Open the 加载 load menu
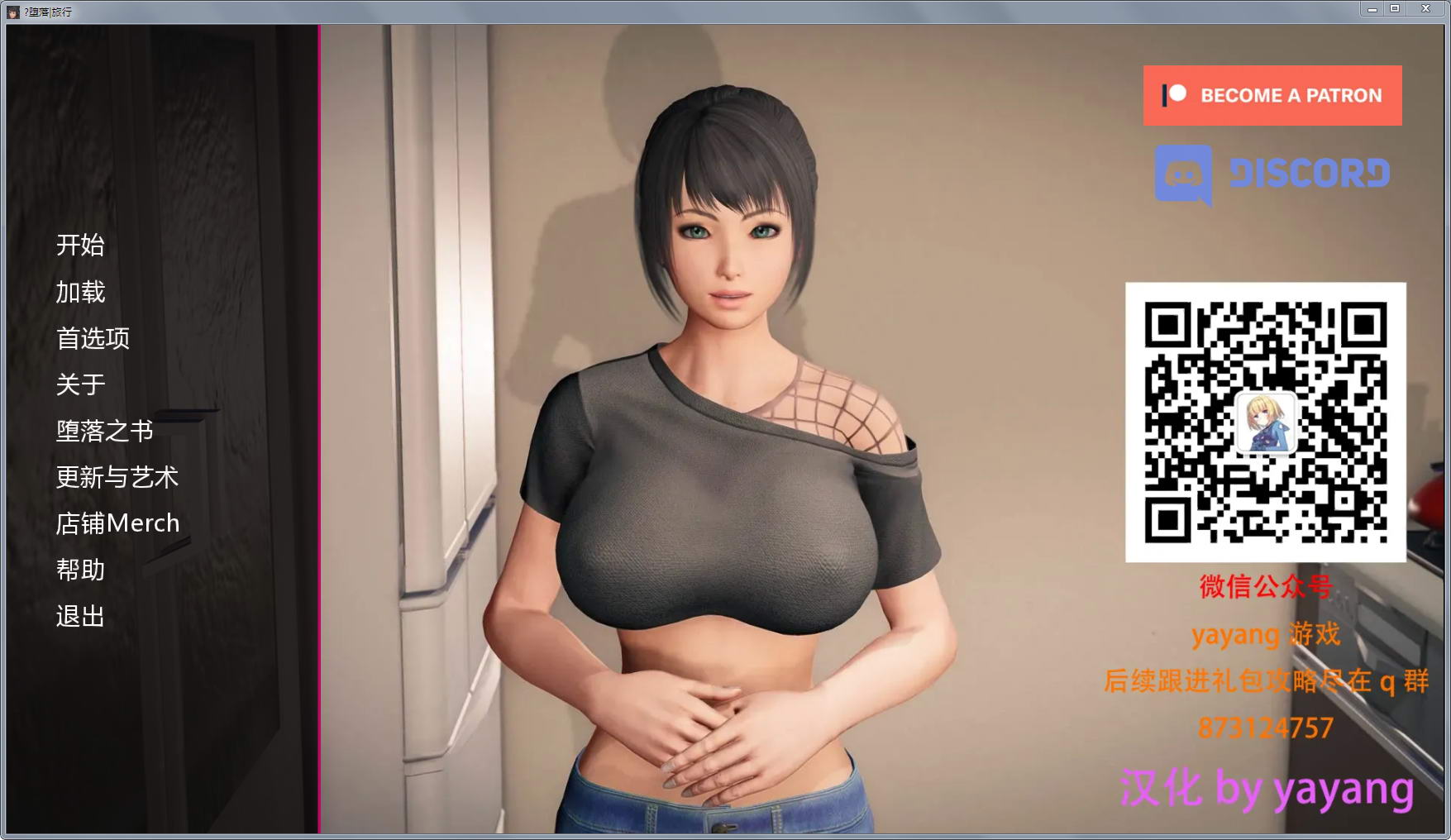The width and height of the screenshot is (1451, 840). [x=80, y=292]
